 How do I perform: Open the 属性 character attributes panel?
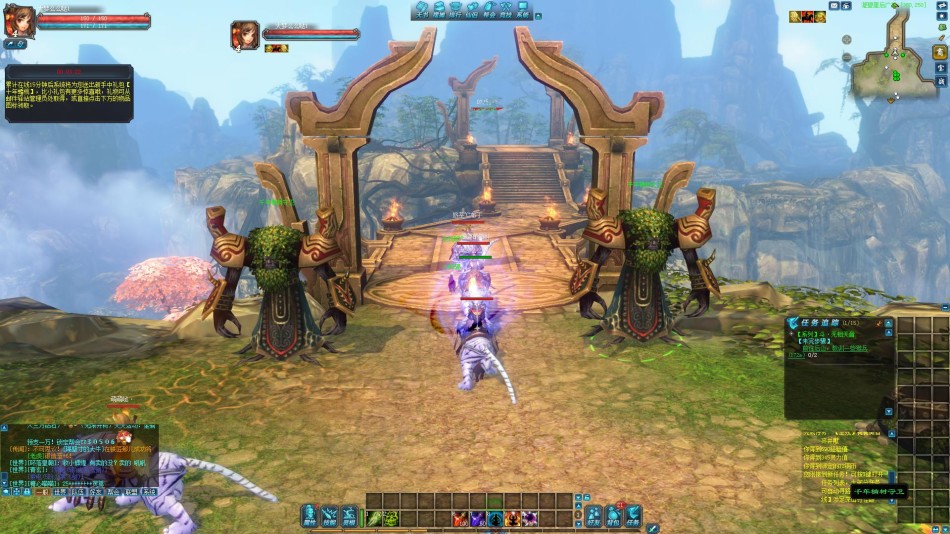pyautogui.click(x=310, y=515)
